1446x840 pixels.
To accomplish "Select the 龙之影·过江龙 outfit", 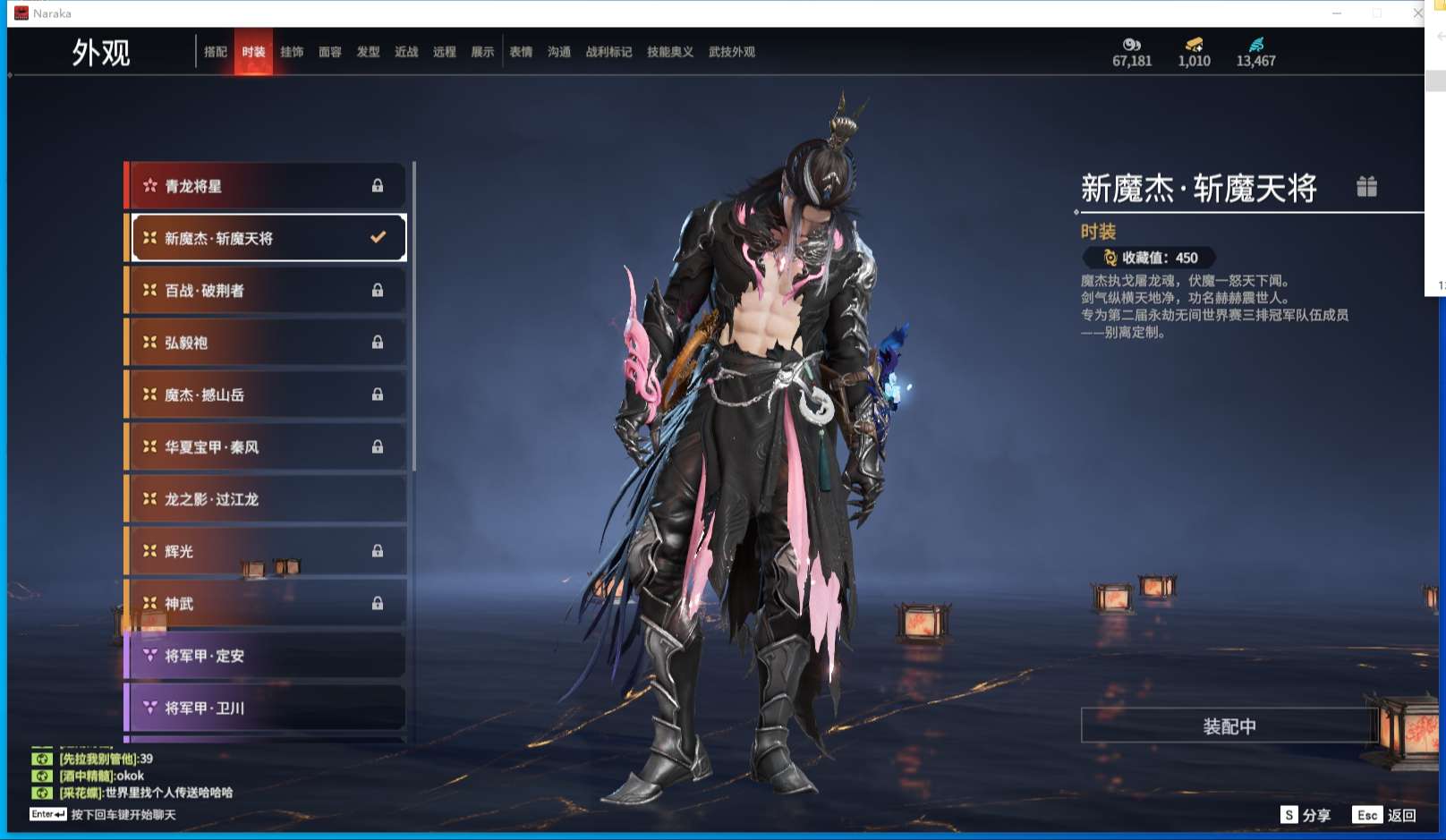I will coord(266,499).
